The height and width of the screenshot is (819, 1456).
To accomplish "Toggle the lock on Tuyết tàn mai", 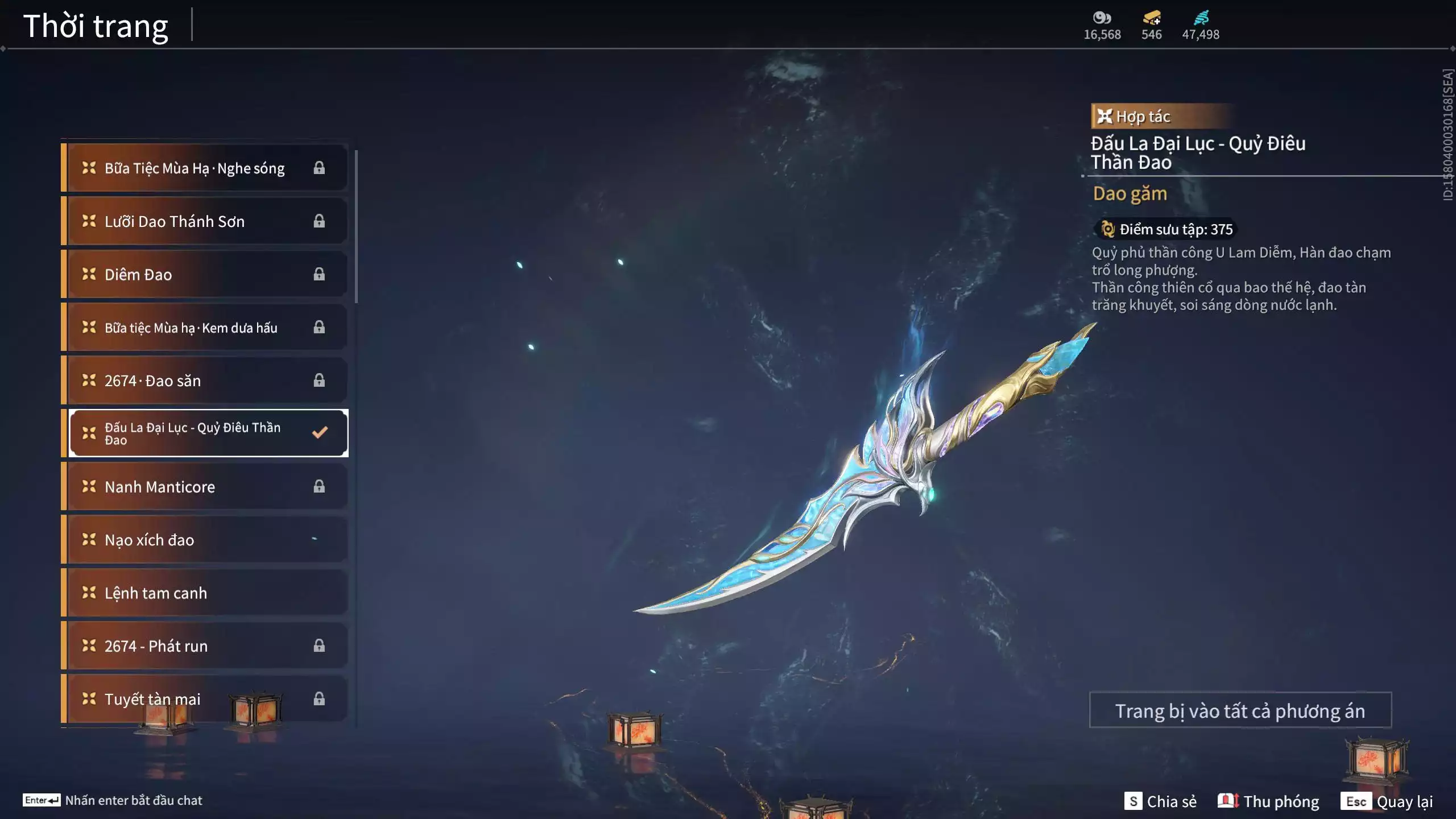I will pyautogui.click(x=318, y=699).
